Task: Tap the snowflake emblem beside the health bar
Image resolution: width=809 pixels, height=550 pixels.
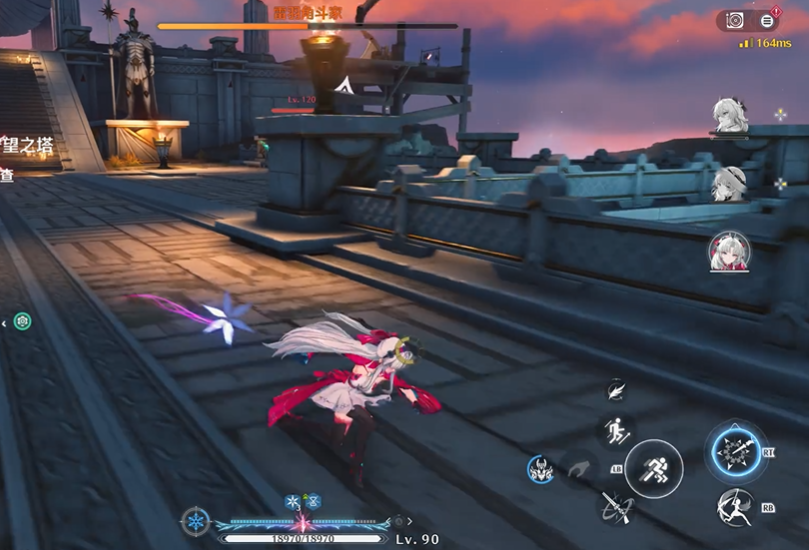Action: (x=196, y=521)
